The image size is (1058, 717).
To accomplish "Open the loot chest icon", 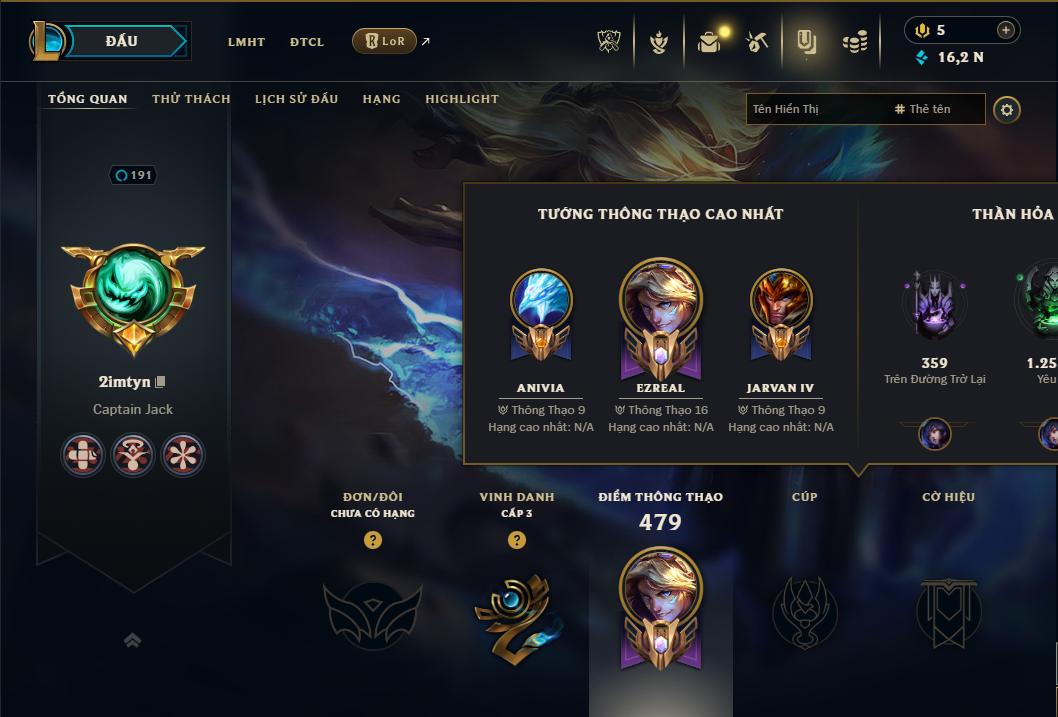I will click(x=709, y=42).
